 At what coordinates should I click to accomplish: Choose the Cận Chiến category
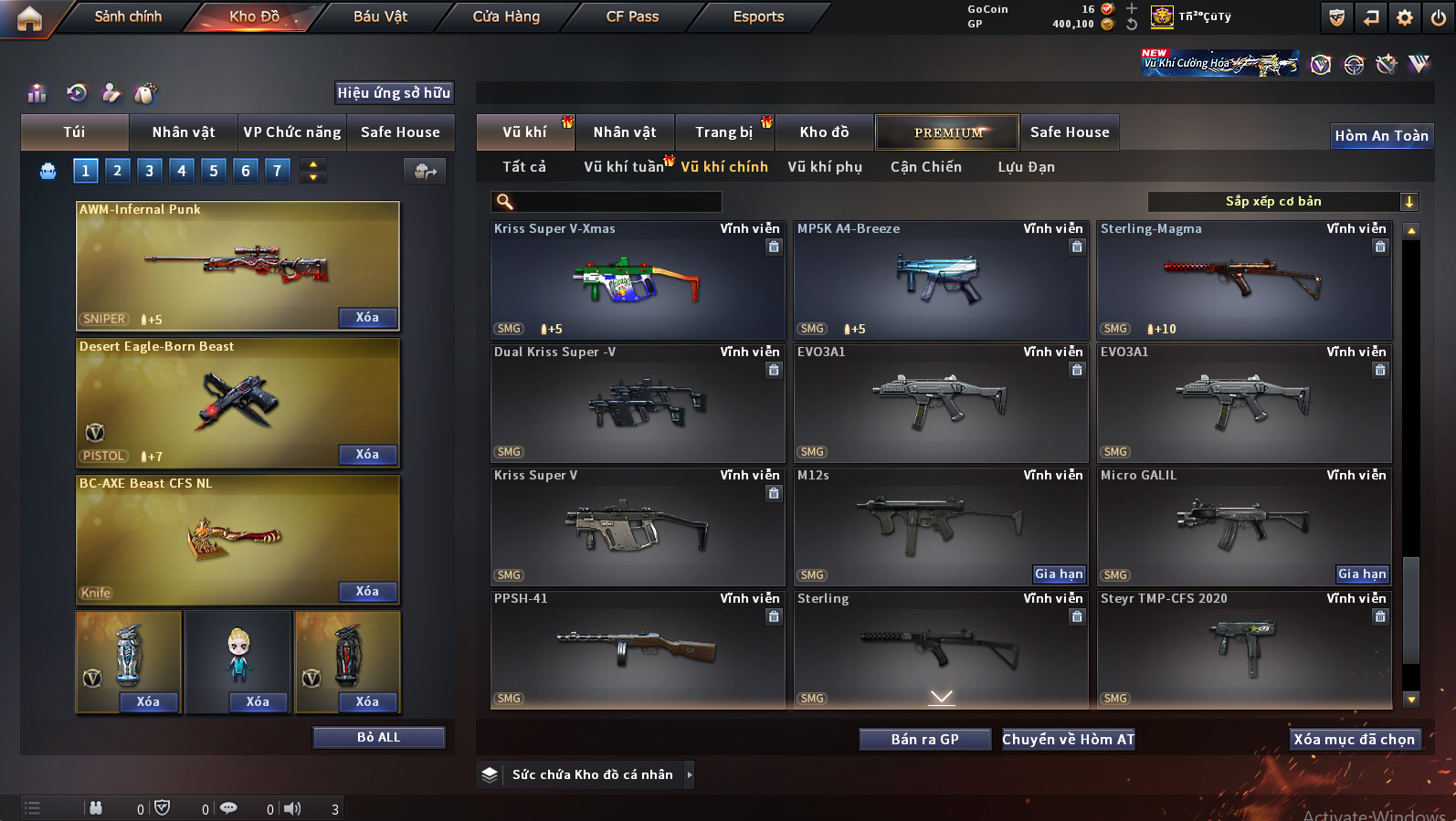point(925,167)
